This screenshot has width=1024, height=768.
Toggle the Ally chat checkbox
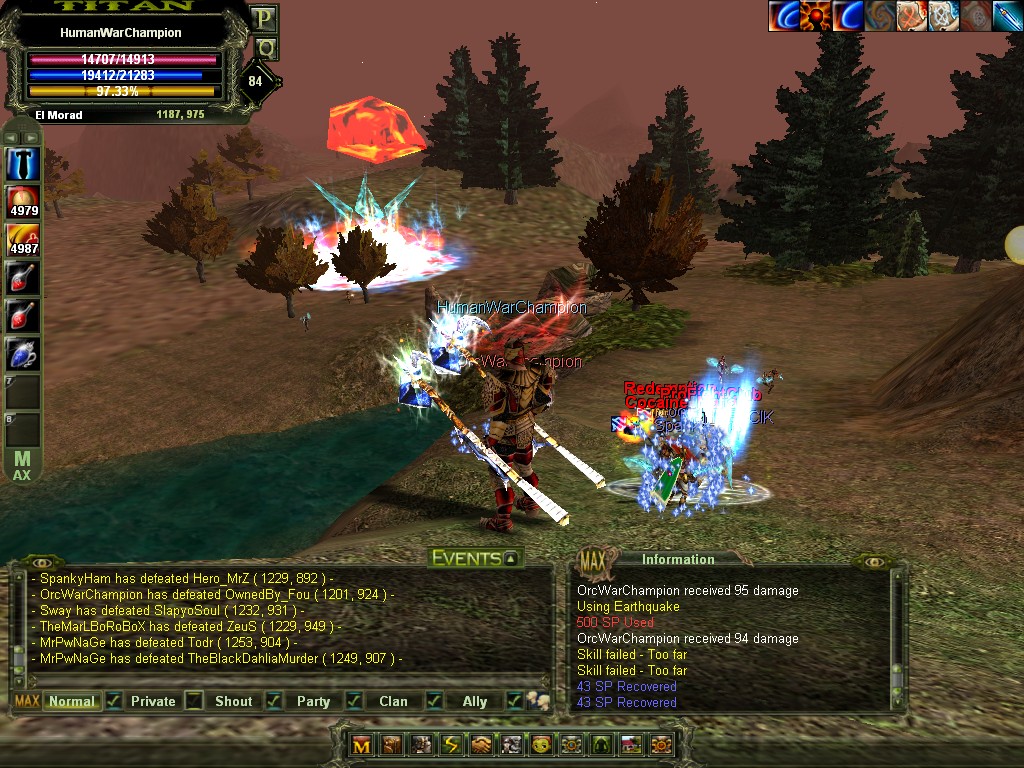pos(514,701)
